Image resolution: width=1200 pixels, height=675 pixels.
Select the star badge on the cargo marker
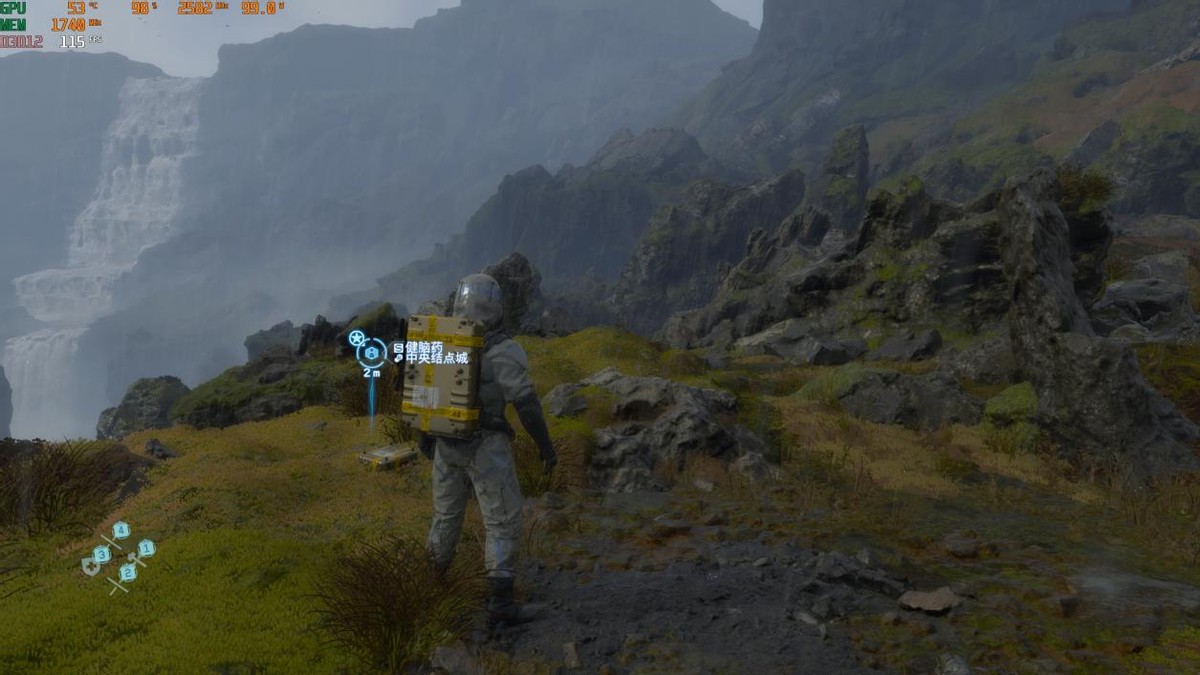(x=356, y=338)
